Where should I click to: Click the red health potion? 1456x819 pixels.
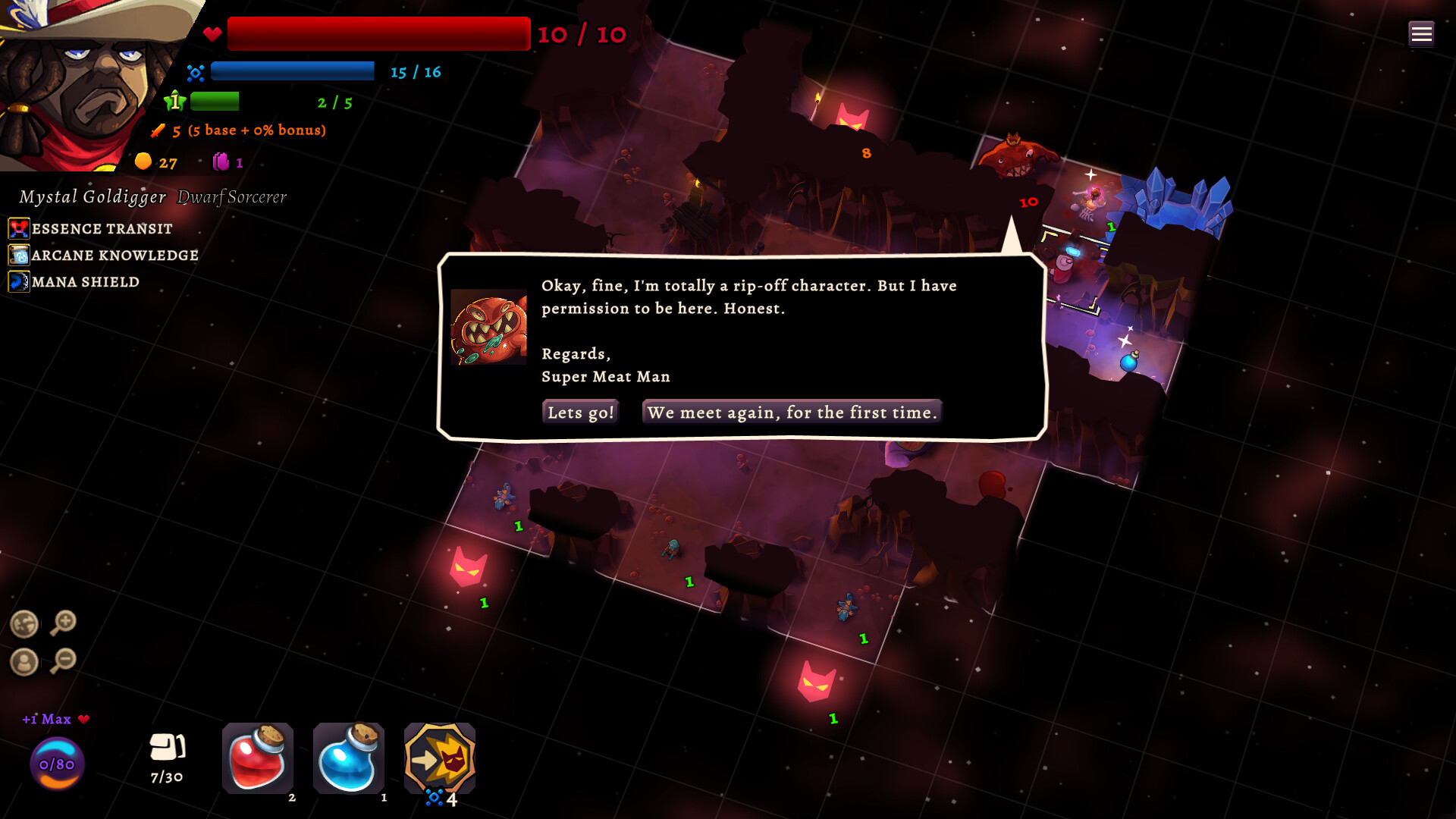click(x=257, y=758)
